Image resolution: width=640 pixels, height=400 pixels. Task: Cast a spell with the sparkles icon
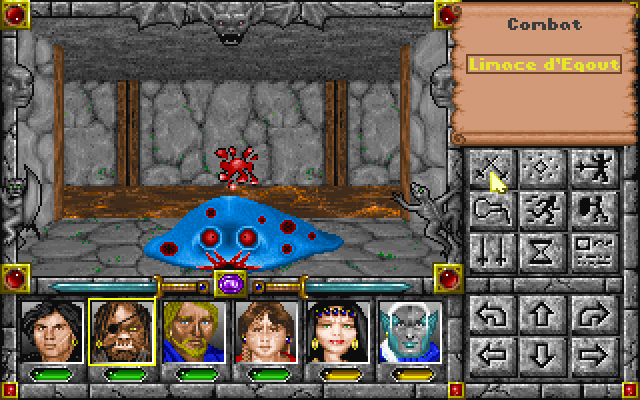click(541, 167)
